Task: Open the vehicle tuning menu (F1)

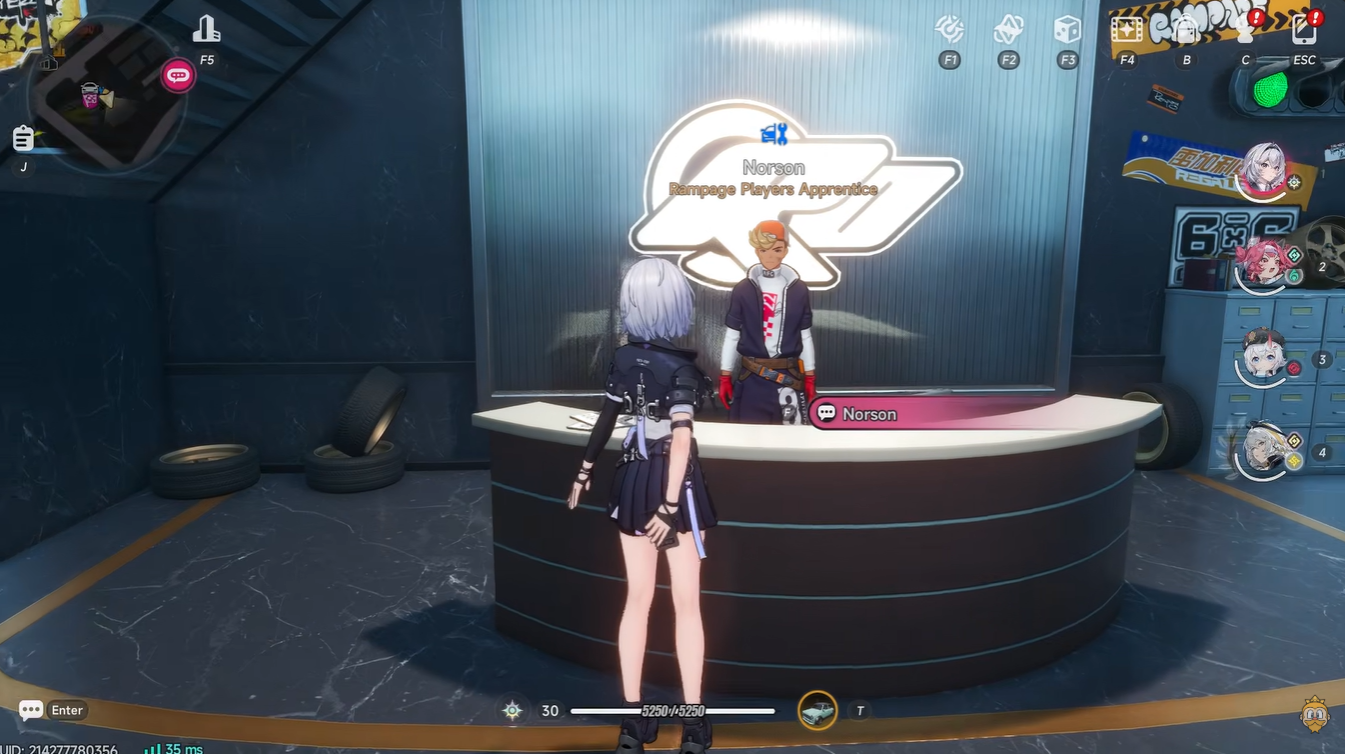Action: click(x=948, y=29)
